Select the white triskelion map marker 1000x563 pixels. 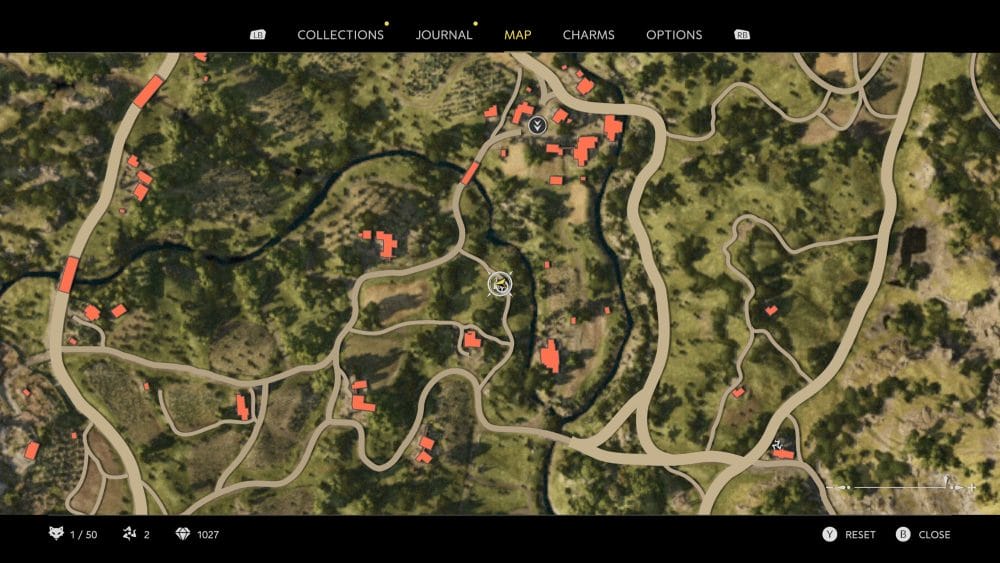click(x=780, y=444)
